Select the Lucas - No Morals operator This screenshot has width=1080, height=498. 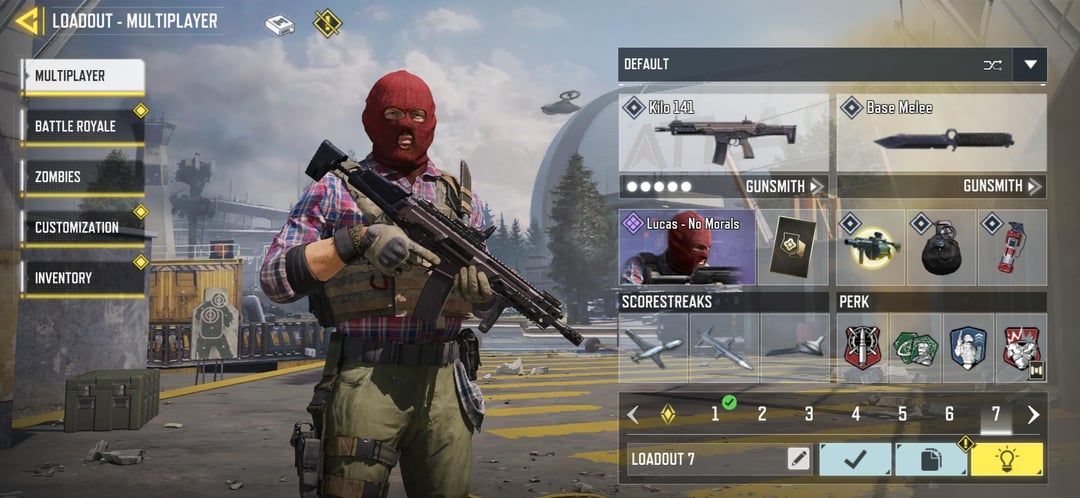687,247
